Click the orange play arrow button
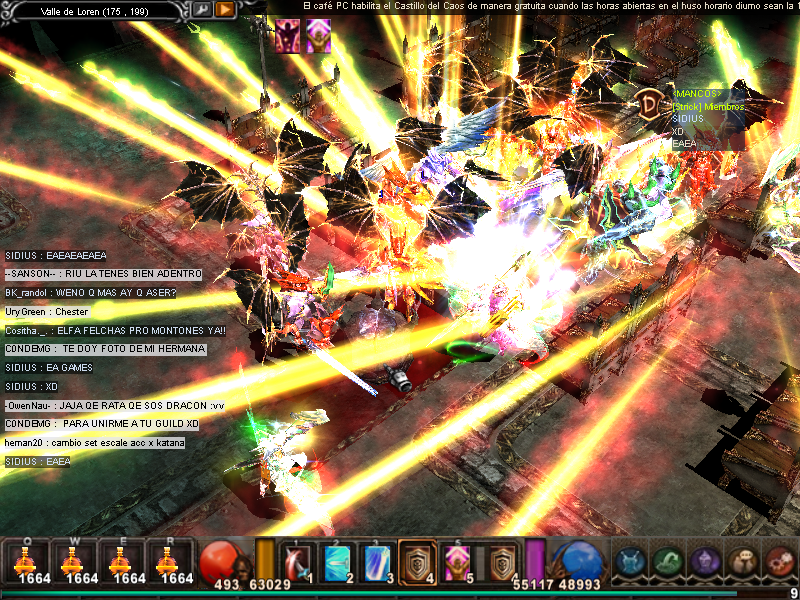 [225, 10]
